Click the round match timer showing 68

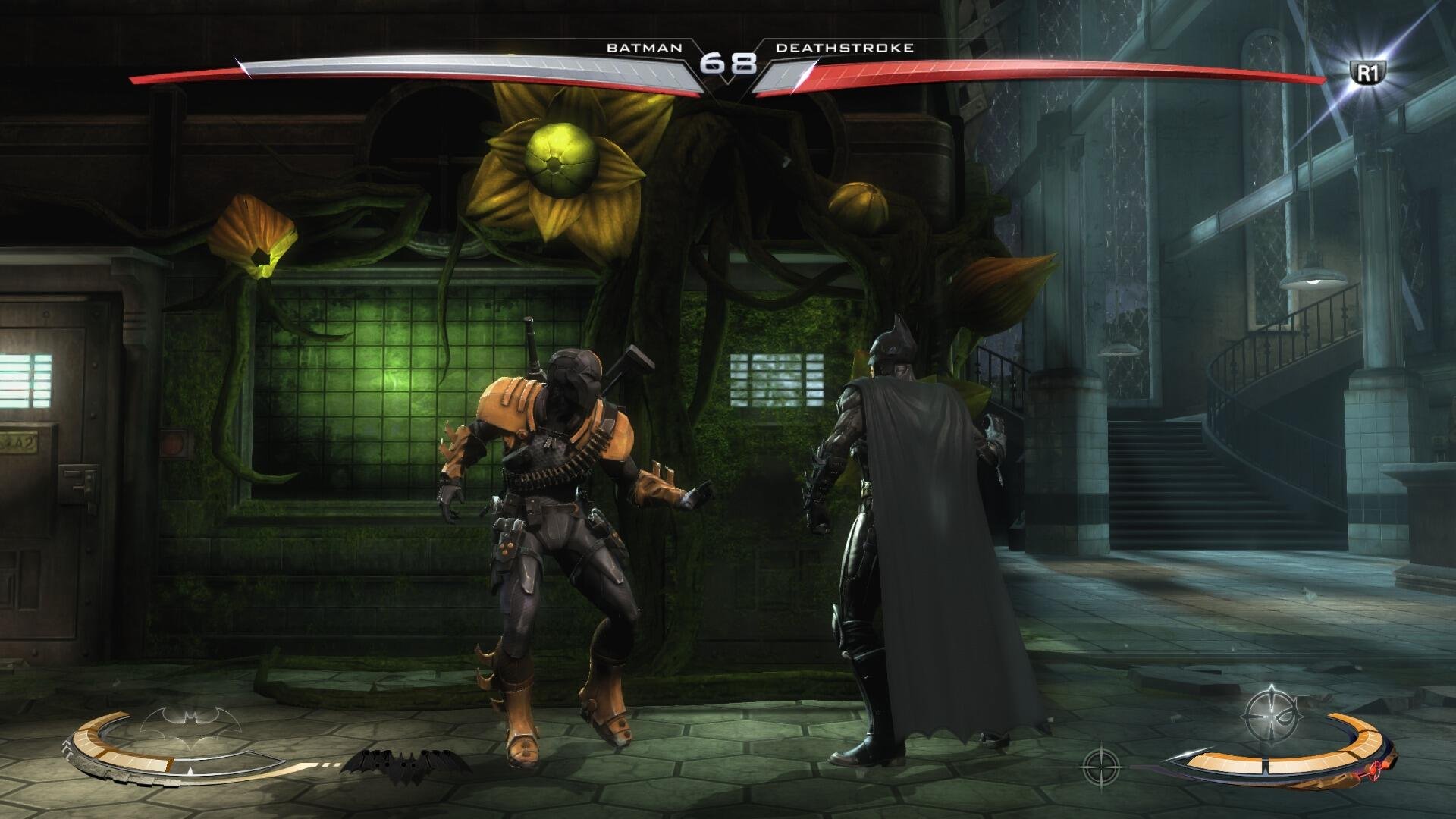730,65
